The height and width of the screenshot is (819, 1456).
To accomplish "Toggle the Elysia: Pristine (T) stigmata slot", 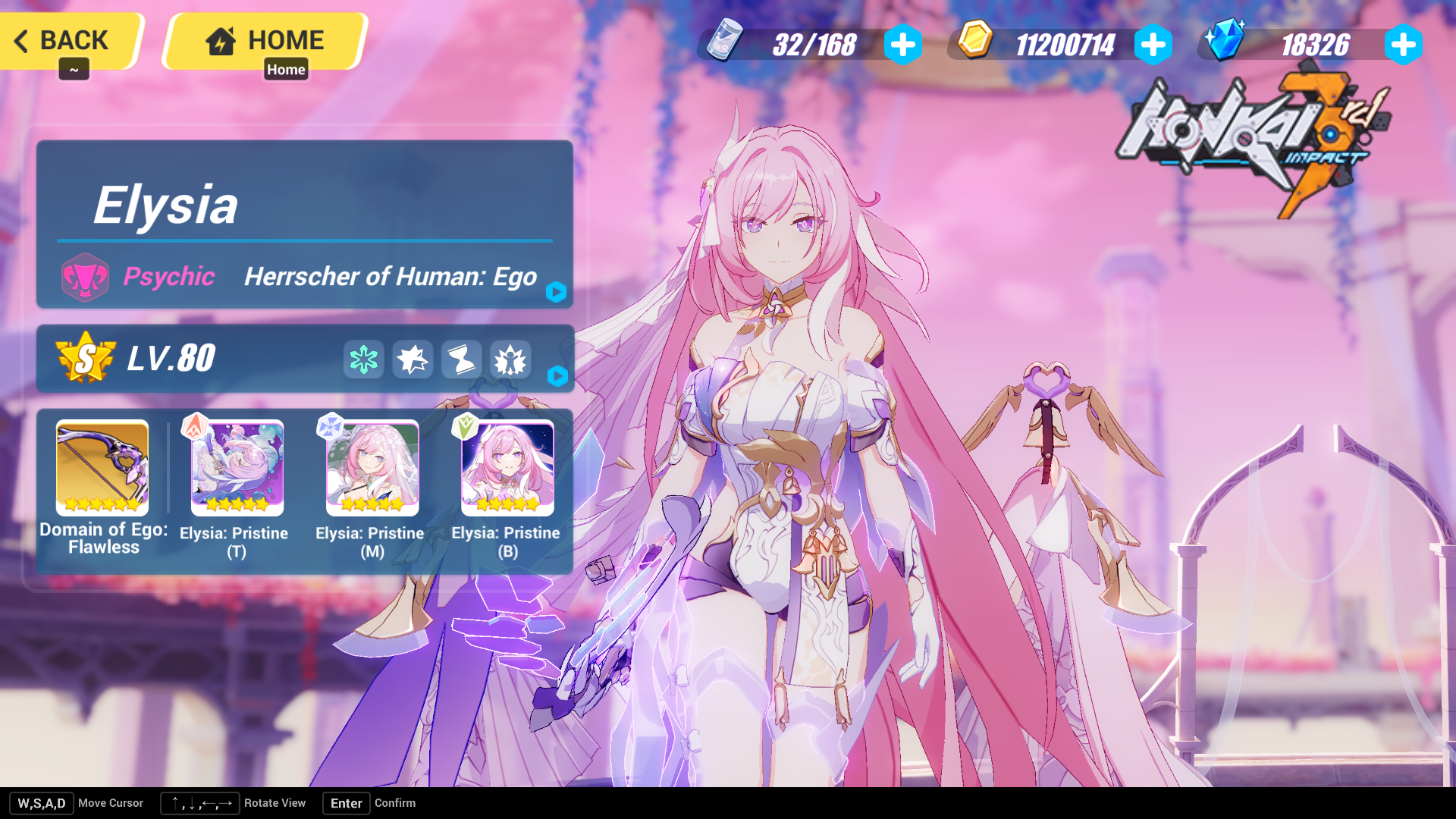I will (x=237, y=467).
